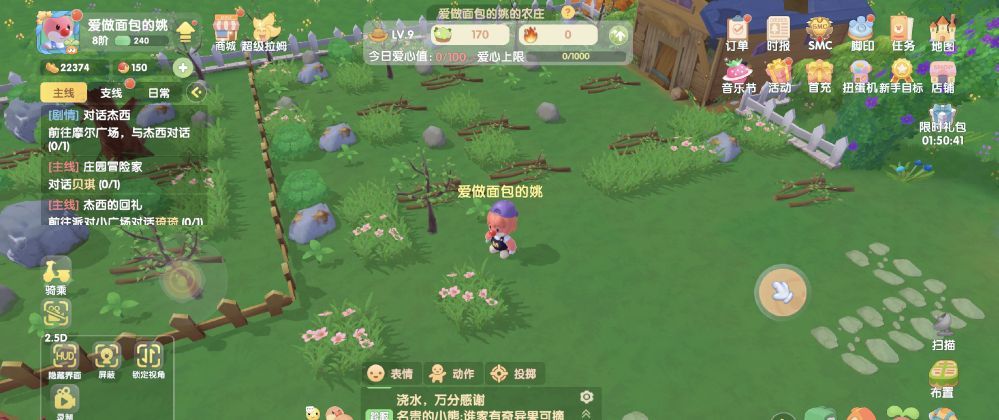Open the 时报 newspaper
Viewport: 999px width, 420px height.
click(x=778, y=32)
